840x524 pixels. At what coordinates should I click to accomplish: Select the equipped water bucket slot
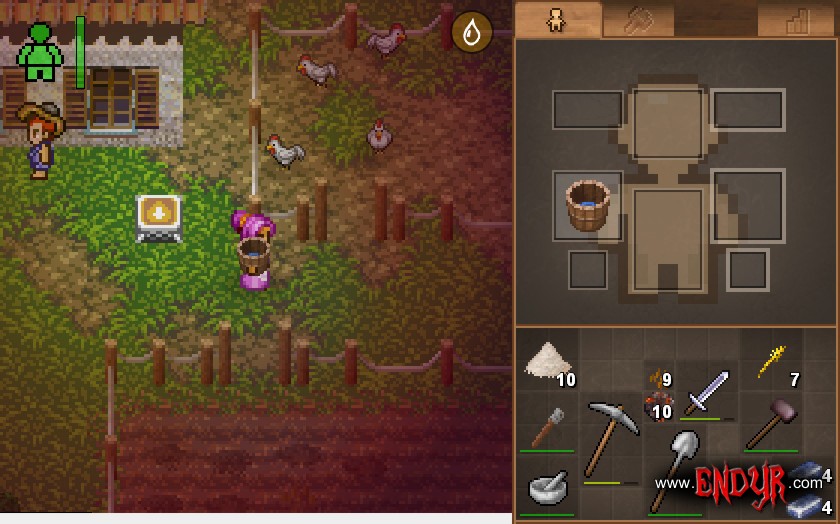point(588,205)
